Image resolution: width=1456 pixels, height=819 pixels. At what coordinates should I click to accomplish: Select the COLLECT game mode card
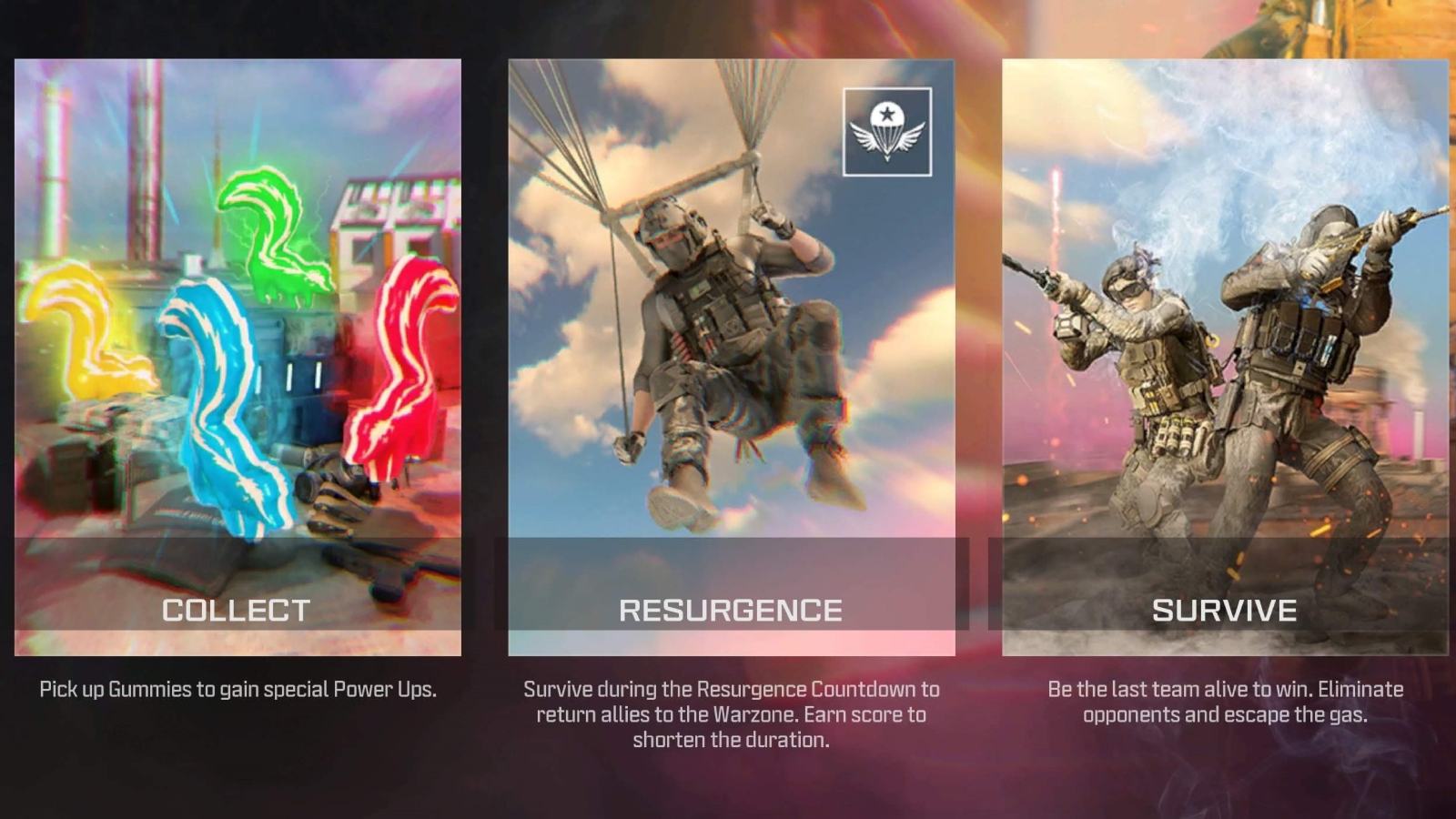[238, 355]
